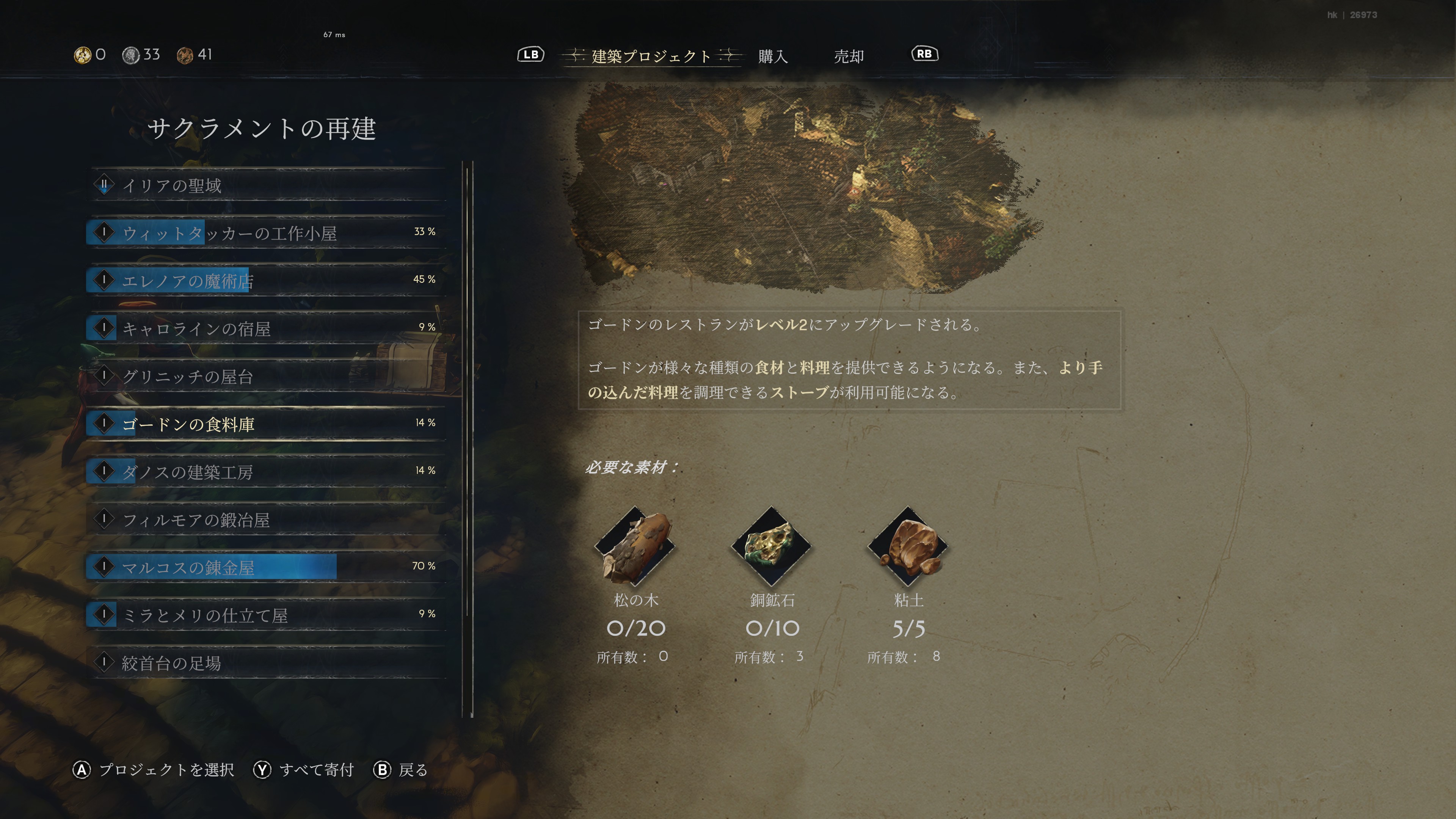Open the 売却 tab
1456x819 pixels.
pos(849,56)
